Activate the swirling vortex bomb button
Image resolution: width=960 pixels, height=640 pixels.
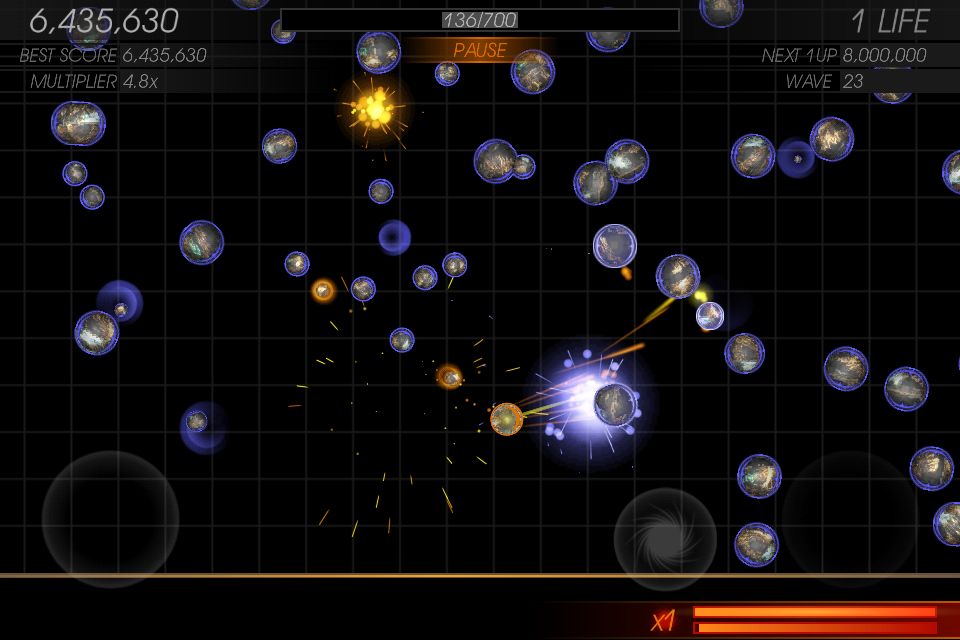click(665, 538)
